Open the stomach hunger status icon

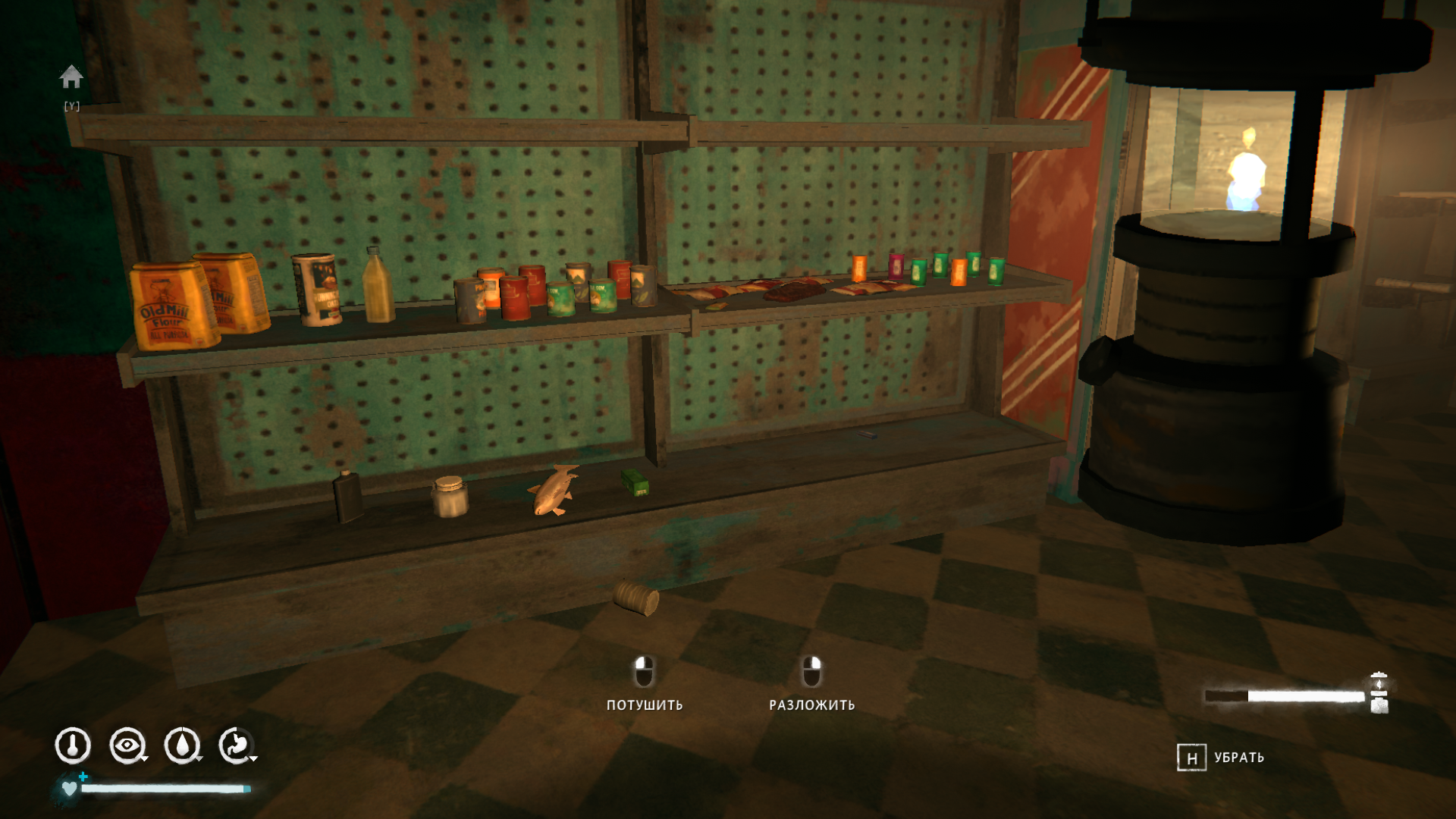(x=236, y=745)
